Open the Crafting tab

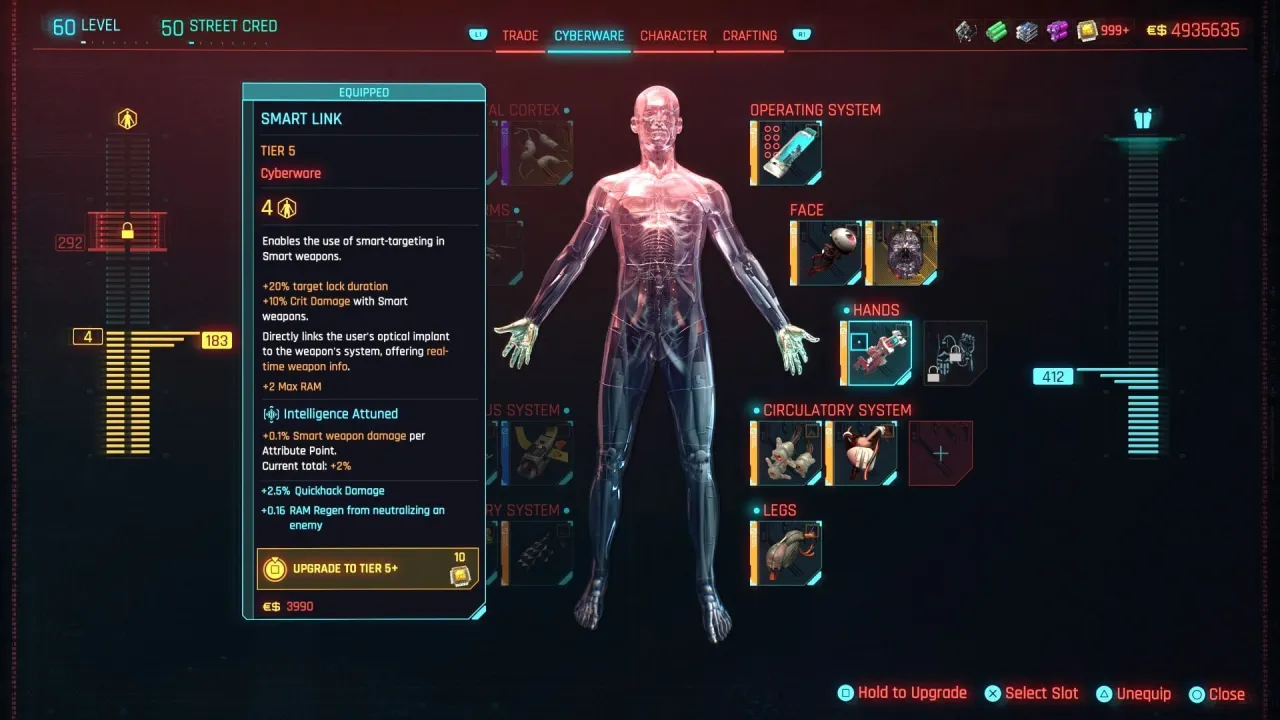(749, 35)
